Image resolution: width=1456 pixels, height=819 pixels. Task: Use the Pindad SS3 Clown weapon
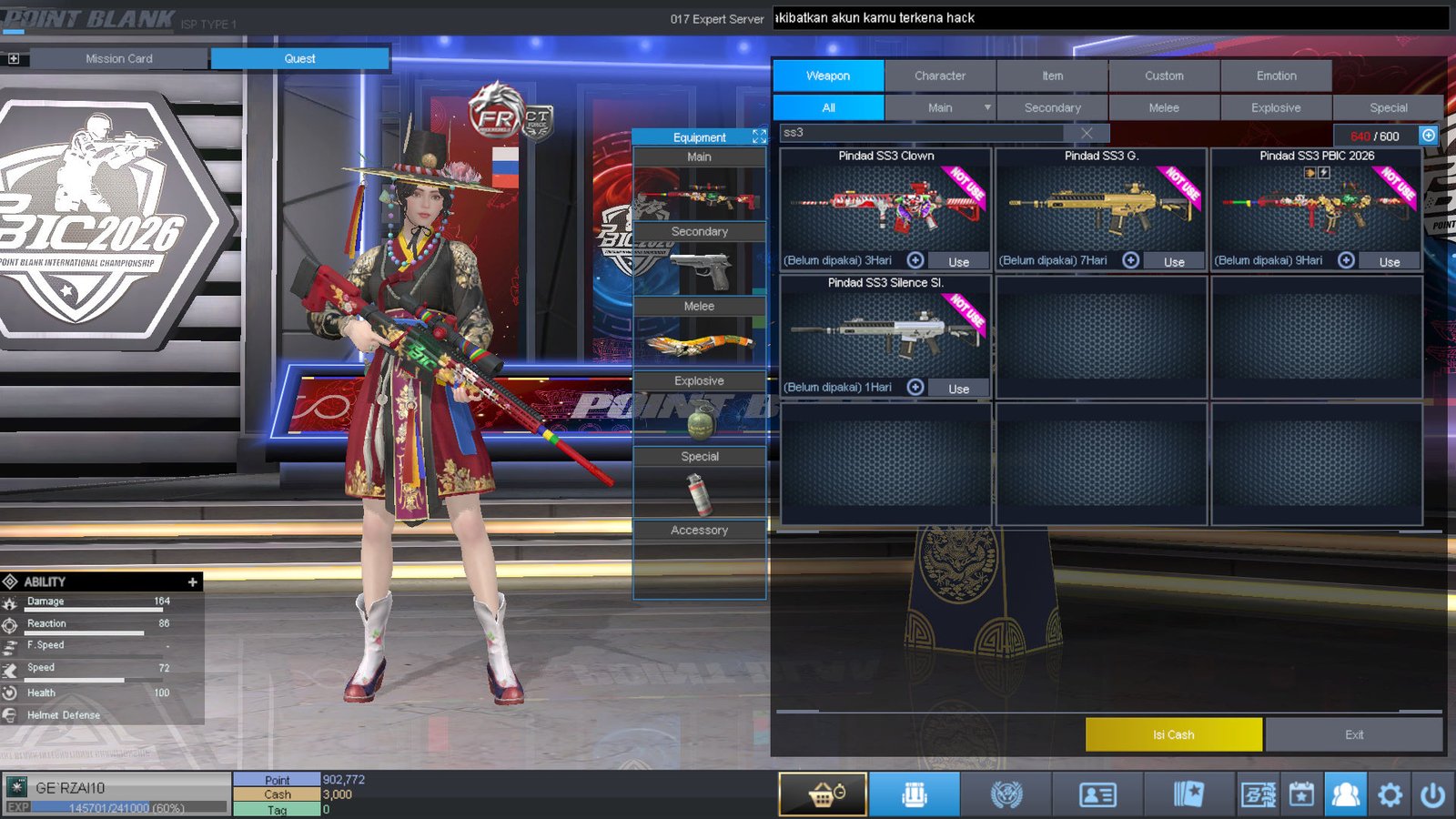pos(958,261)
